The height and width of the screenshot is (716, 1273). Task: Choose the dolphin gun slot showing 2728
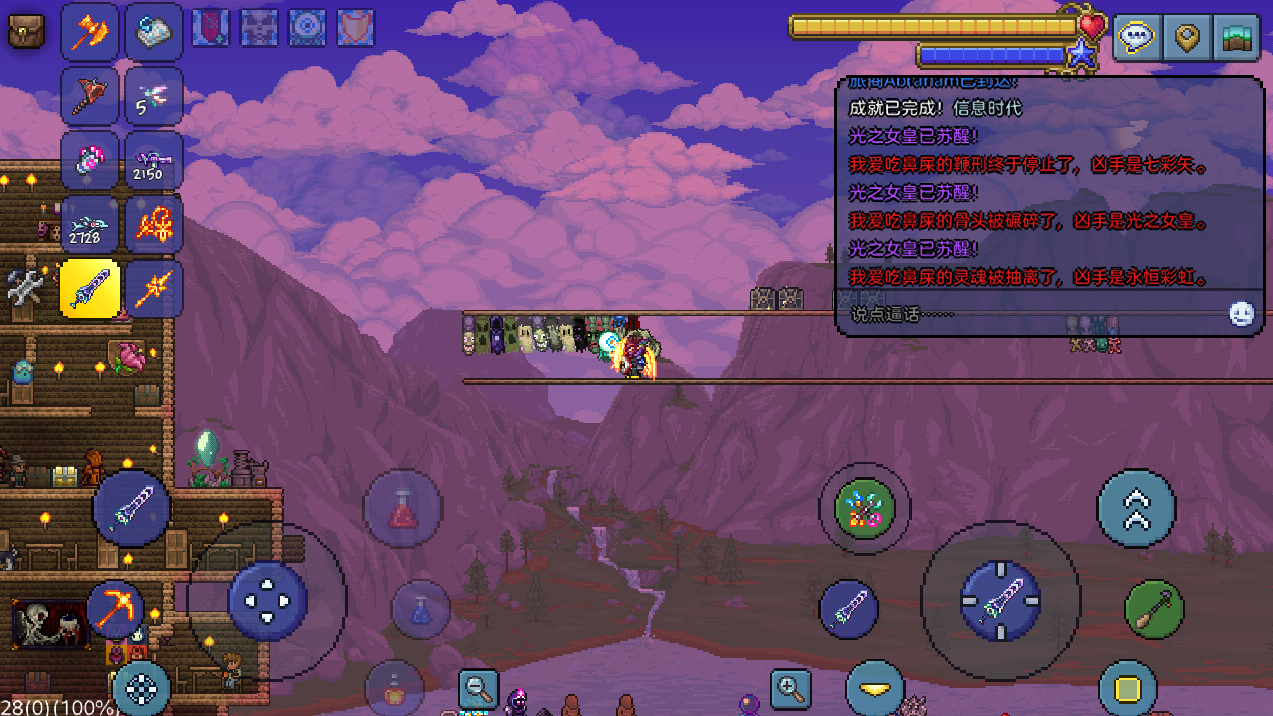[90, 225]
